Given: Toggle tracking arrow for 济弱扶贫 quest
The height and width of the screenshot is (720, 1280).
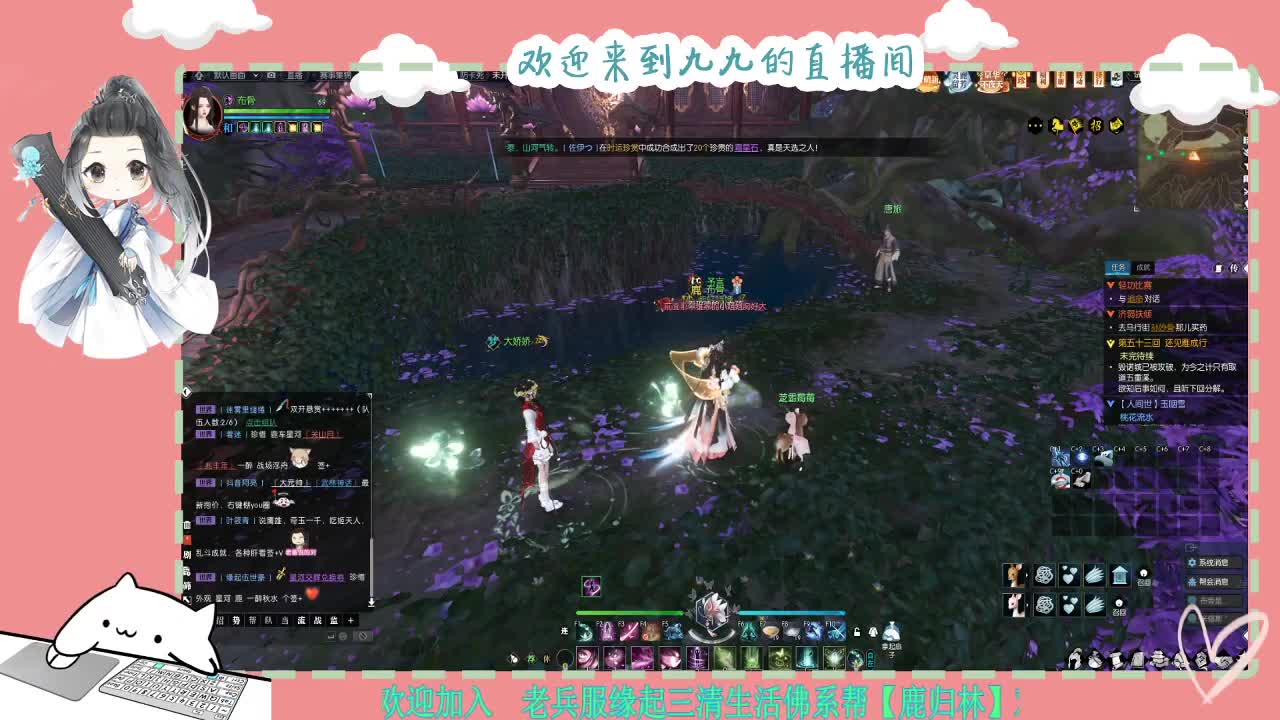Looking at the screenshot, I should click(1110, 314).
